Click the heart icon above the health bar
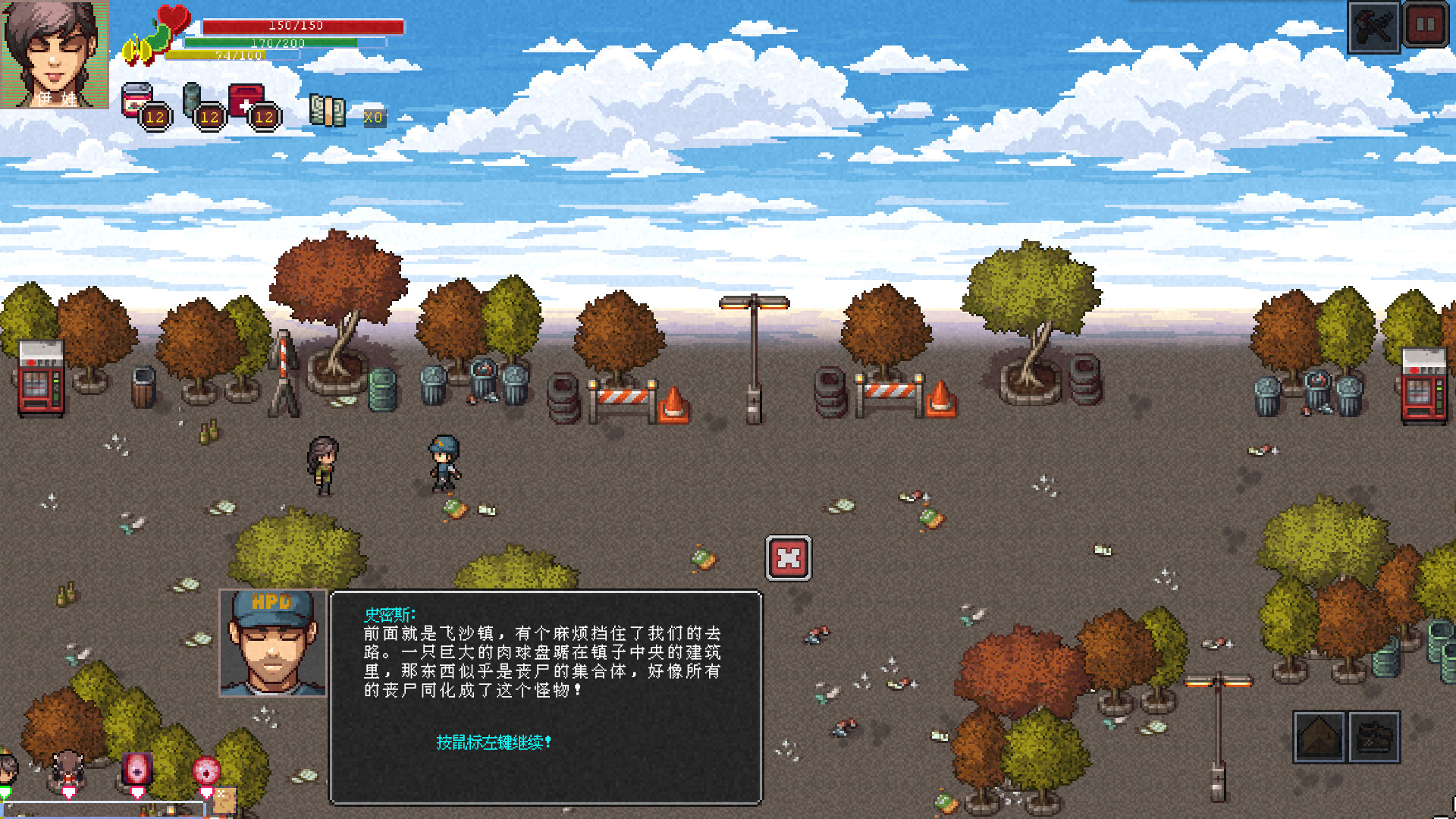The image size is (1456, 819). (x=172, y=19)
